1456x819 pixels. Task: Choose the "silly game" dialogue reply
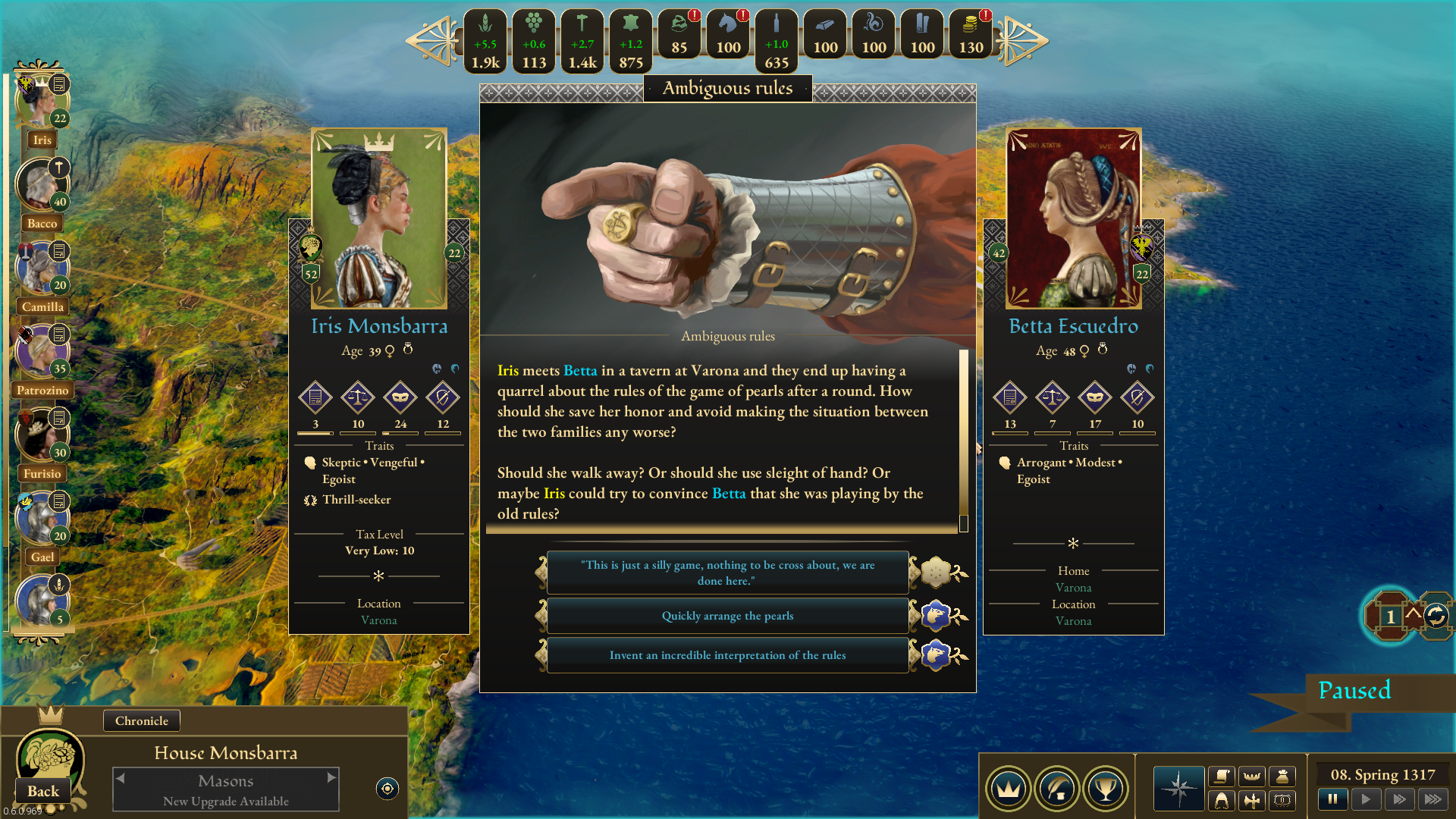point(727,573)
